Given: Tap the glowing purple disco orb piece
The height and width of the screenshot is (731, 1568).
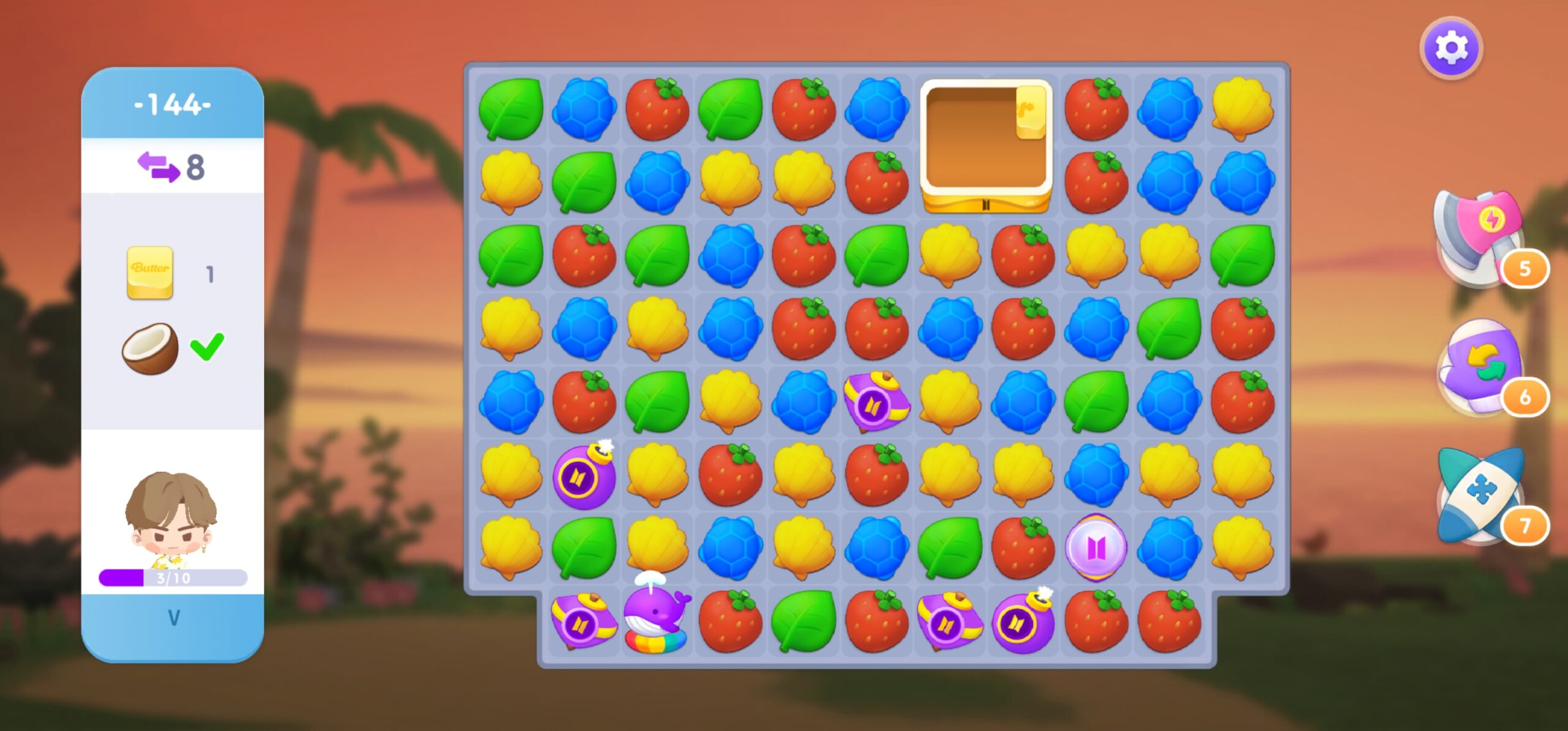Looking at the screenshot, I should [x=1096, y=547].
